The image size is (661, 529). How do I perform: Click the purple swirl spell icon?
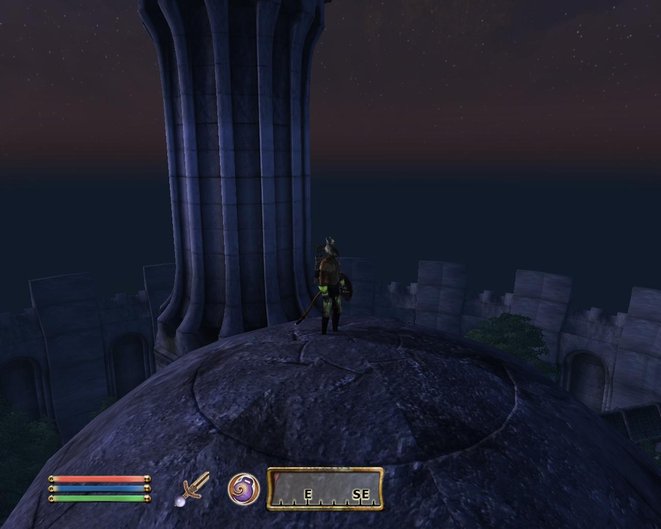click(244, 488)
